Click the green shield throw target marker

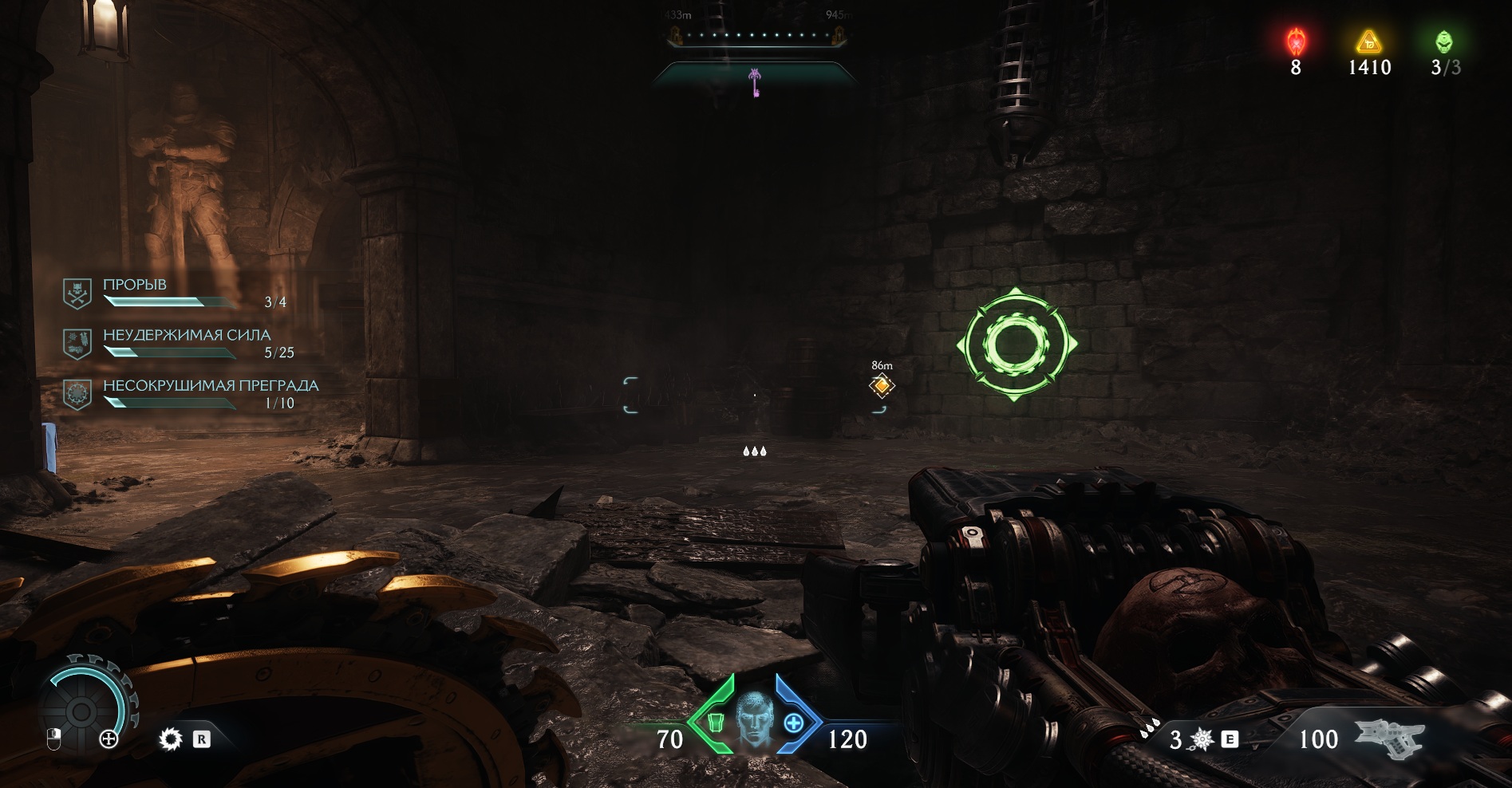[1016, 345]
